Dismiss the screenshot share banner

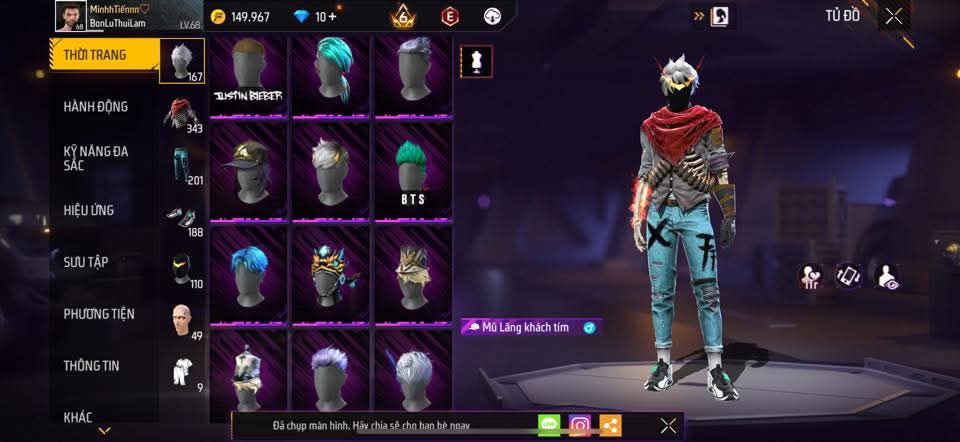tap(668, 425)
